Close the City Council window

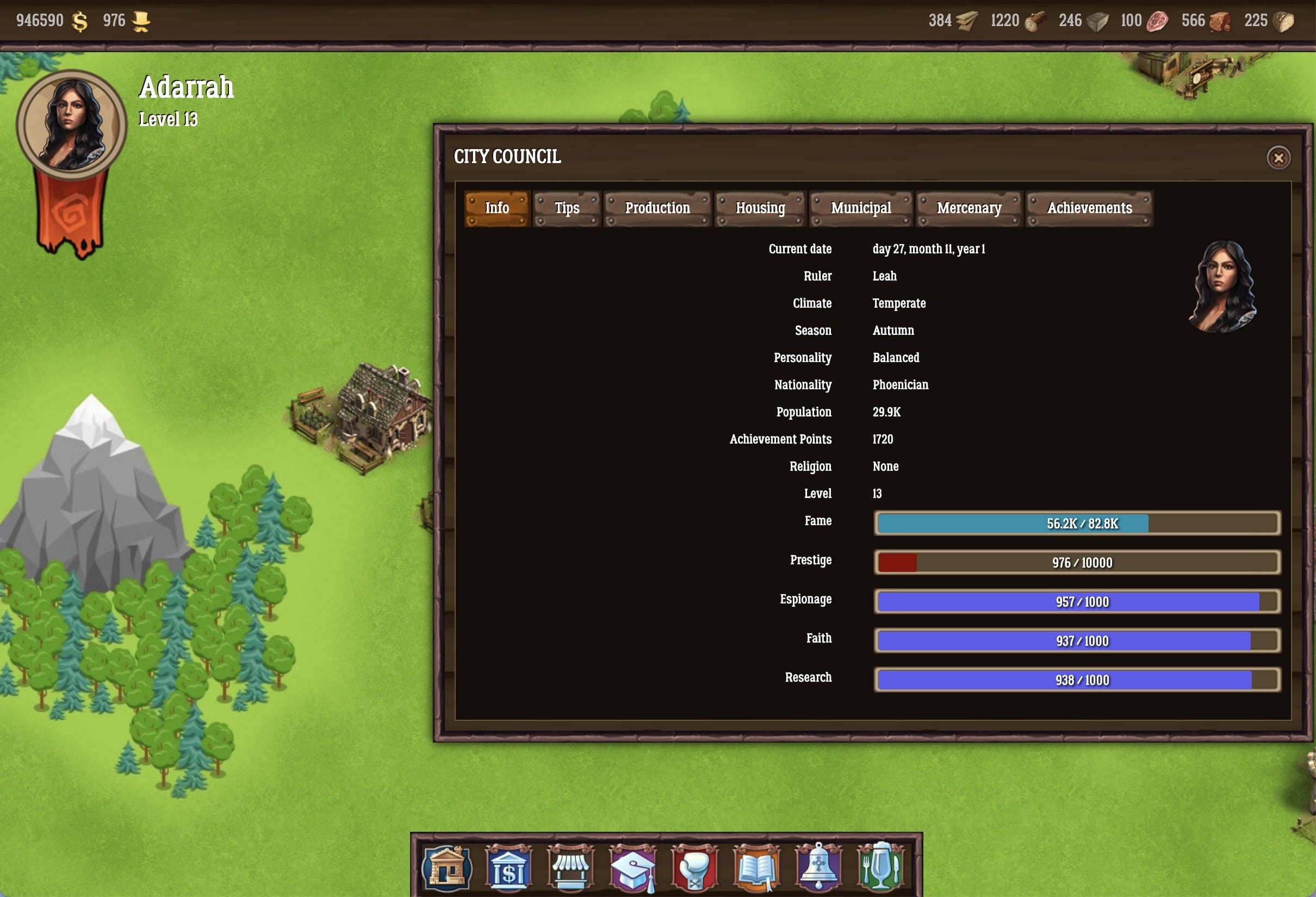1278,158
